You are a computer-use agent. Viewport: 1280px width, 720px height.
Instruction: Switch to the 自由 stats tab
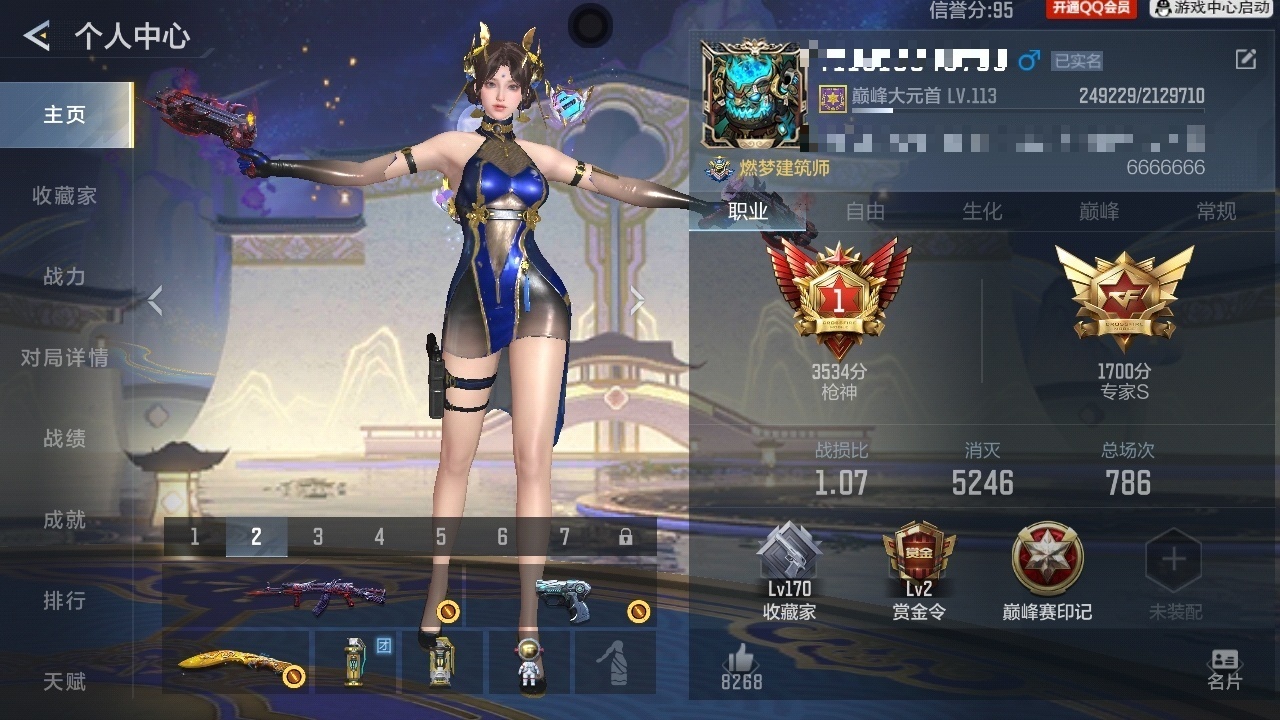(866, 211)
